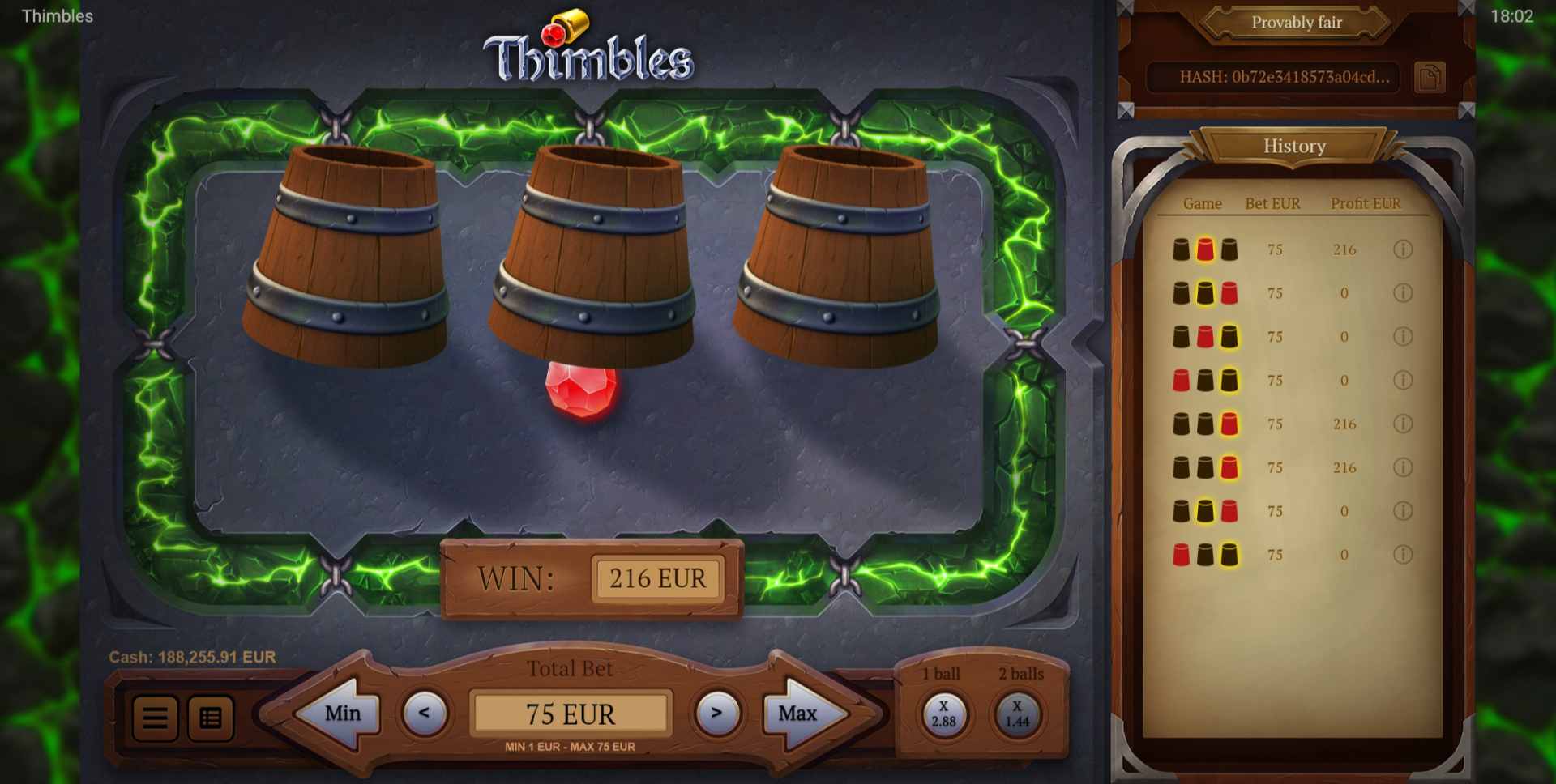Open info for the 216 profit row at bottom
The image size is (1556, 784).
tap(1404, 467)
